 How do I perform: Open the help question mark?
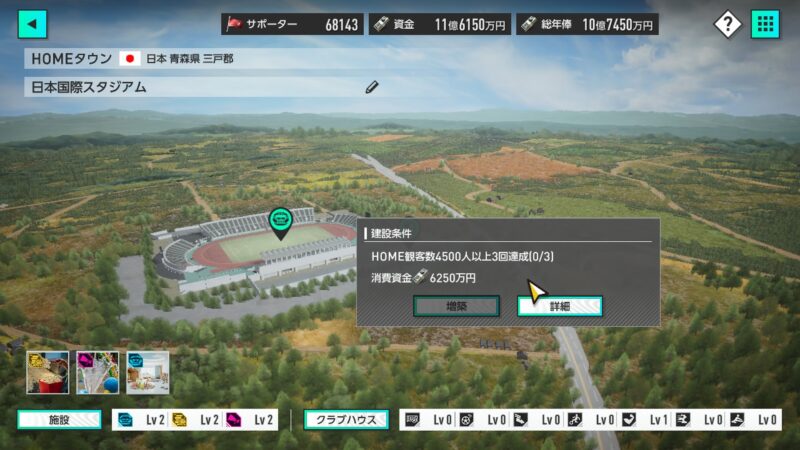[728, 24]
